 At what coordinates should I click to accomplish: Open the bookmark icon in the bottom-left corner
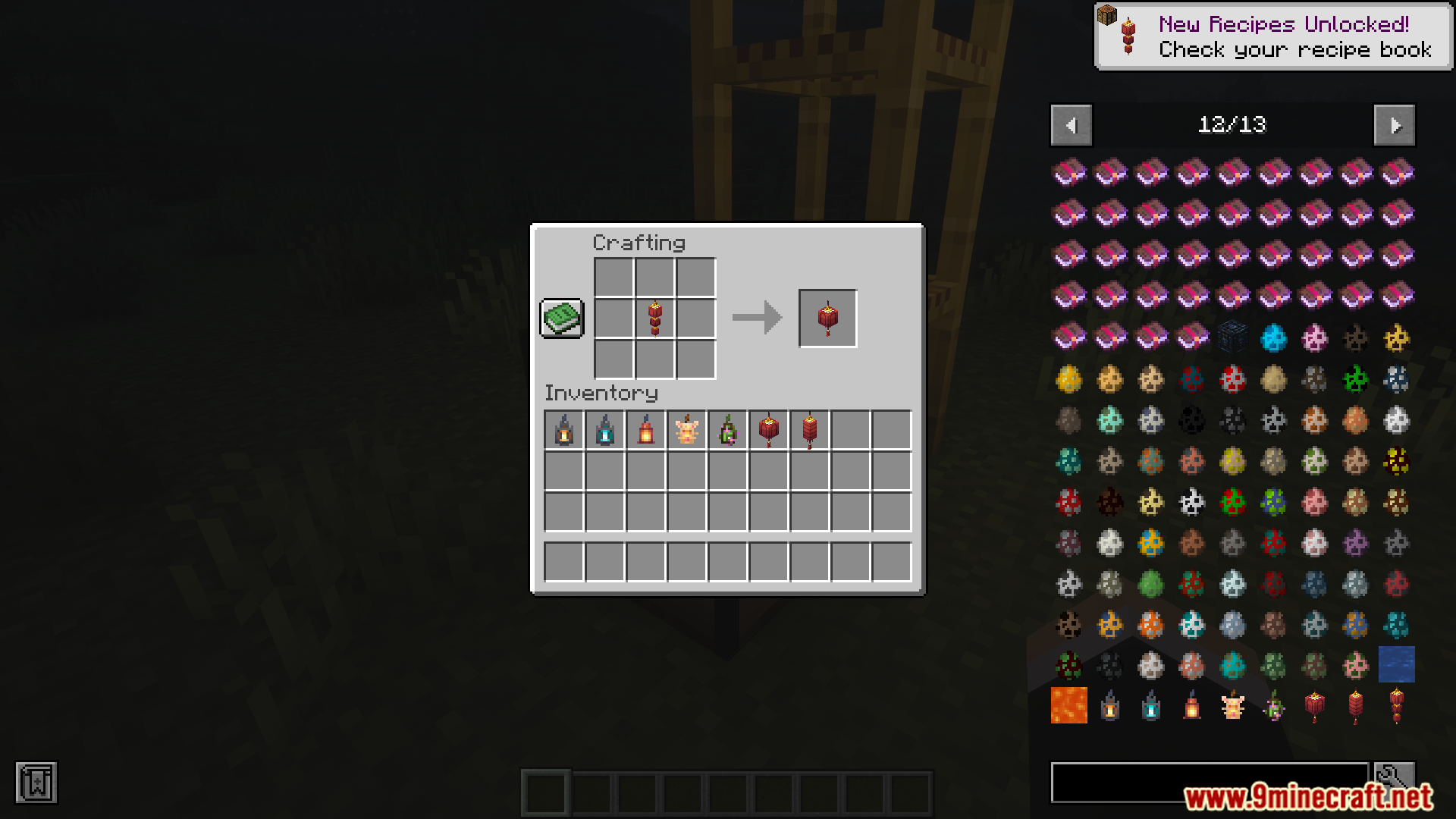36,783
